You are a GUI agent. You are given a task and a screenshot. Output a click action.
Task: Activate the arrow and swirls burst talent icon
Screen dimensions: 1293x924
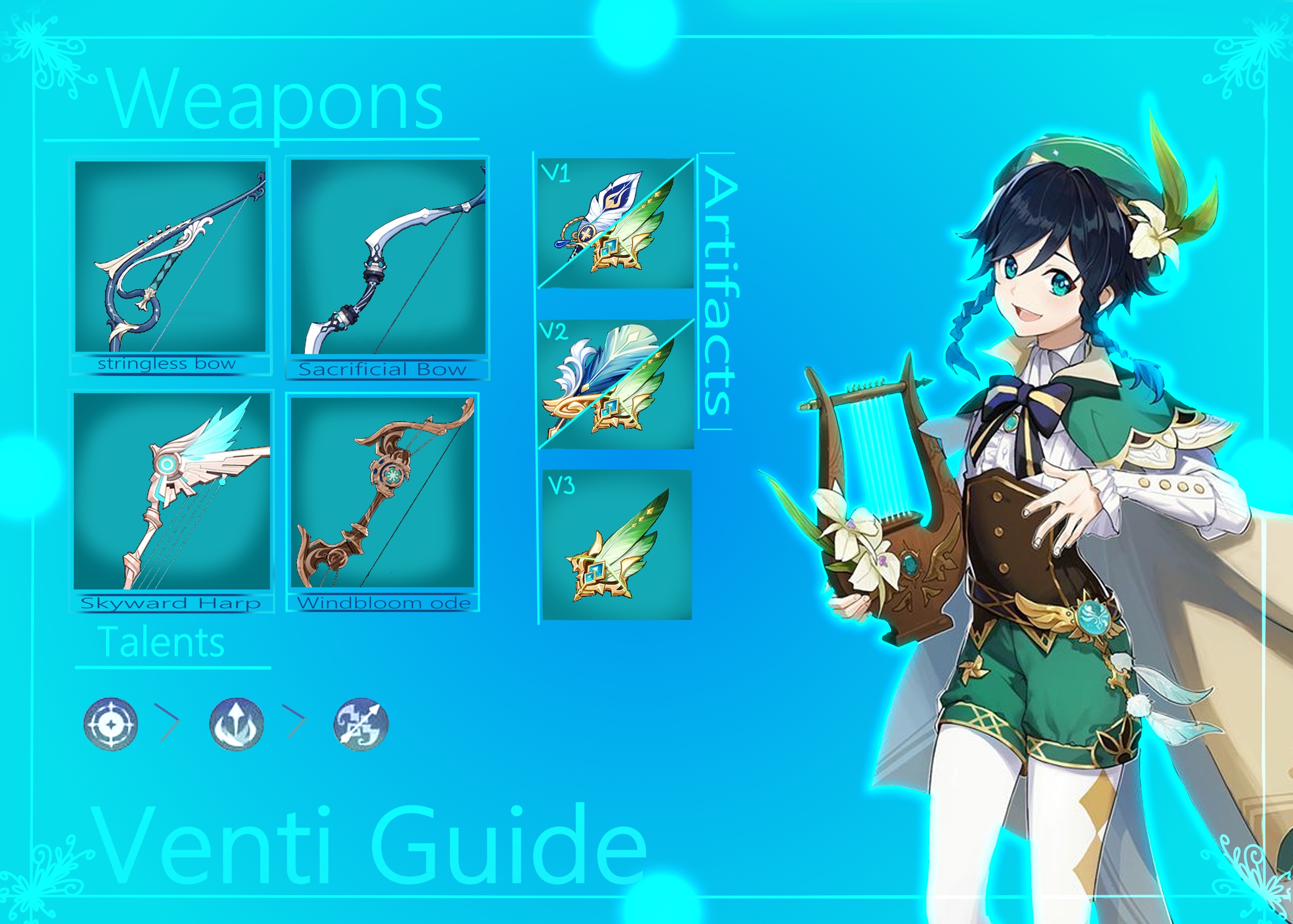coord(361,724)
